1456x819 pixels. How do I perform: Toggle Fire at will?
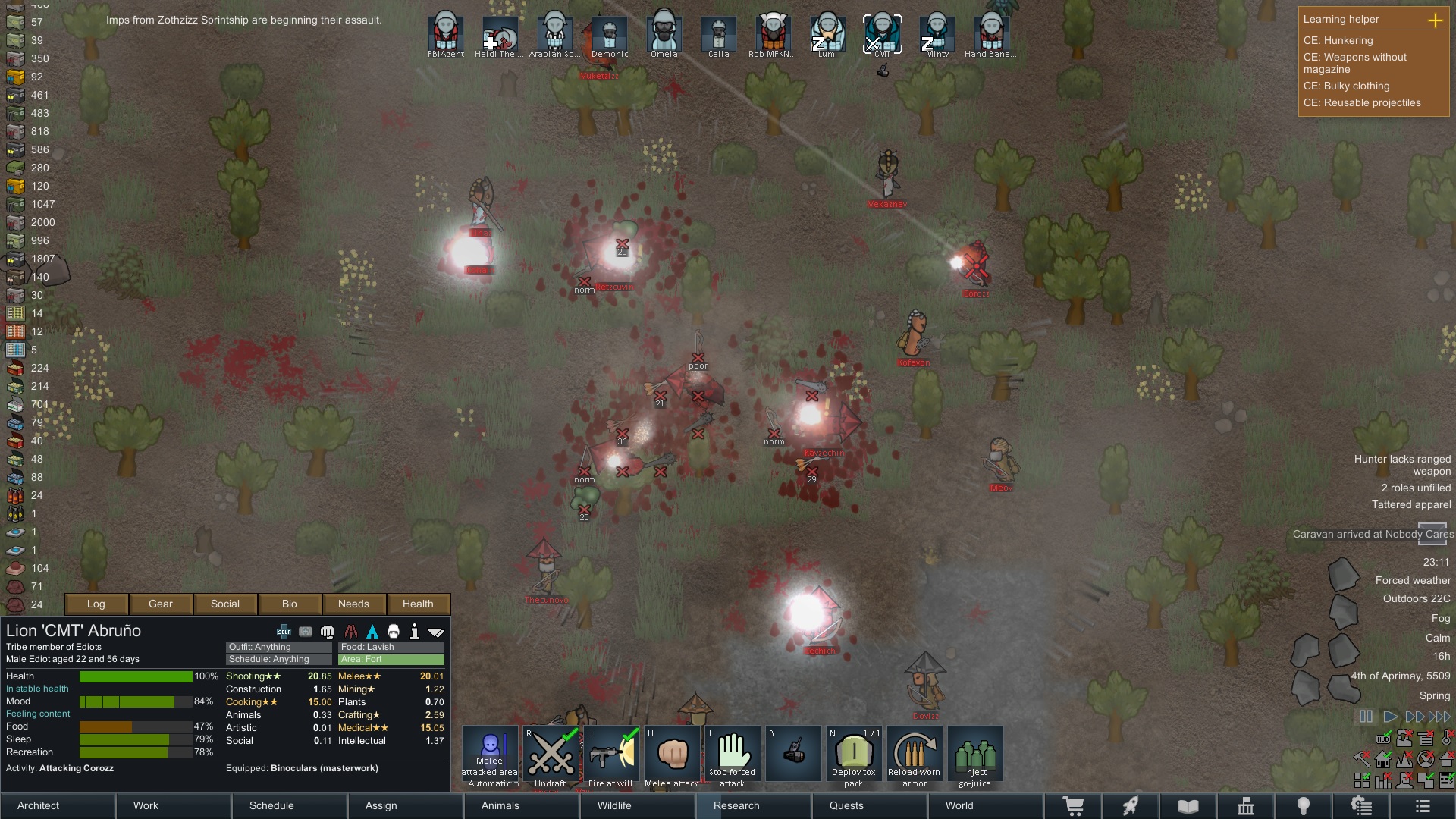(610, 755)
